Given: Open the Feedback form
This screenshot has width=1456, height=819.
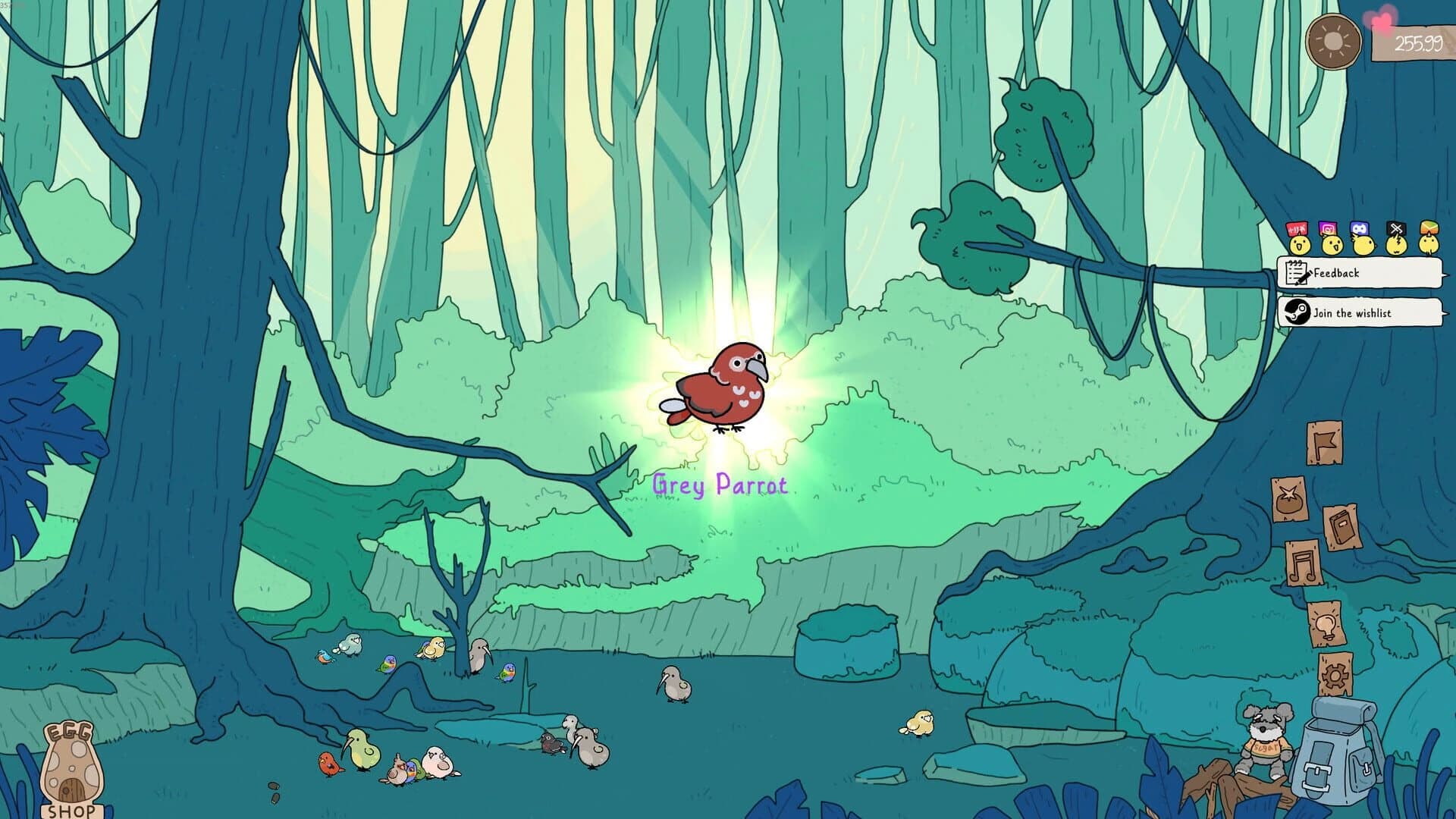Looking at the screenshot, I should pyautogui.click(x=1337, y=273).
